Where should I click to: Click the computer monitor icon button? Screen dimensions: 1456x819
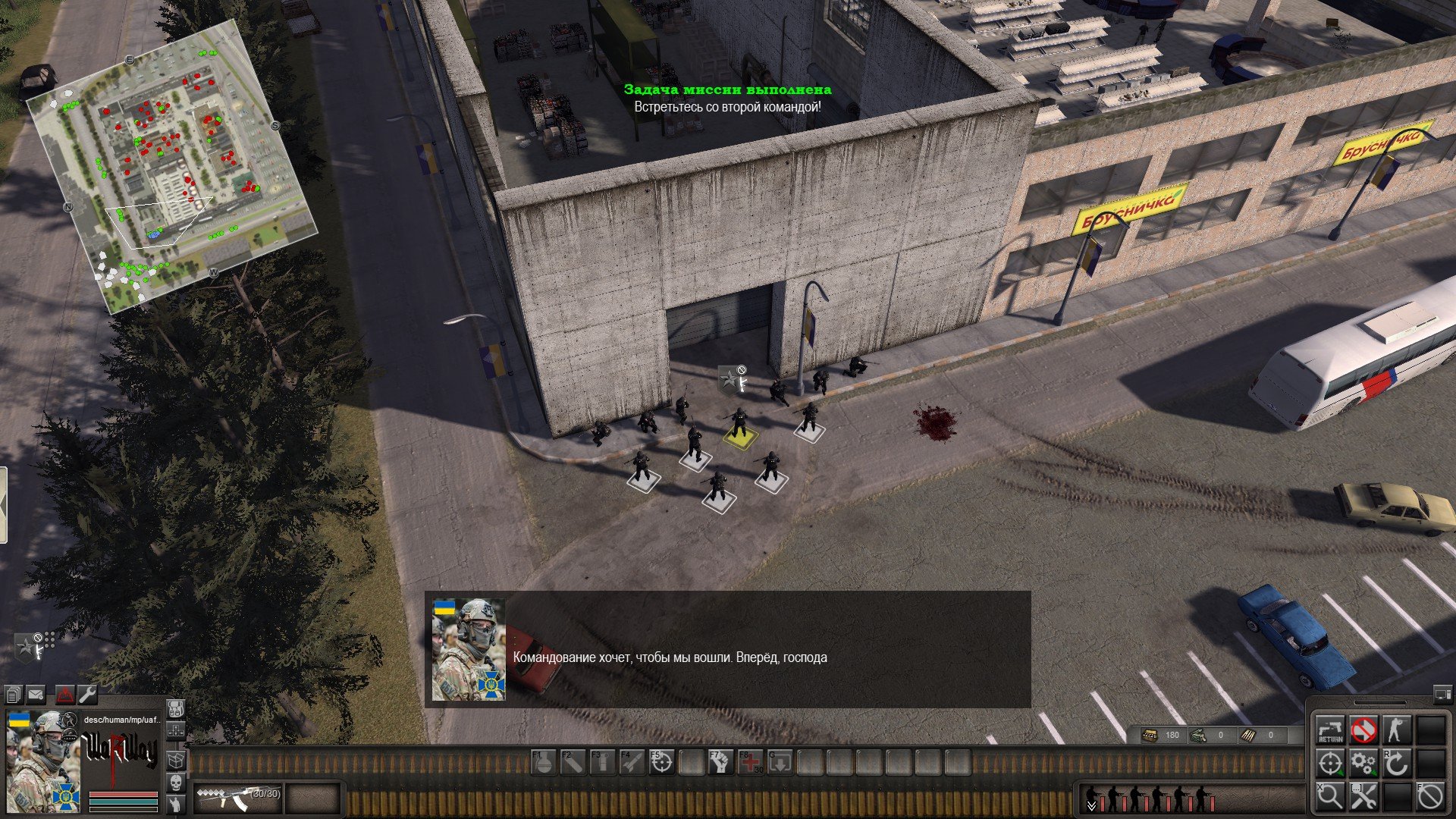tap(1442, 694)
